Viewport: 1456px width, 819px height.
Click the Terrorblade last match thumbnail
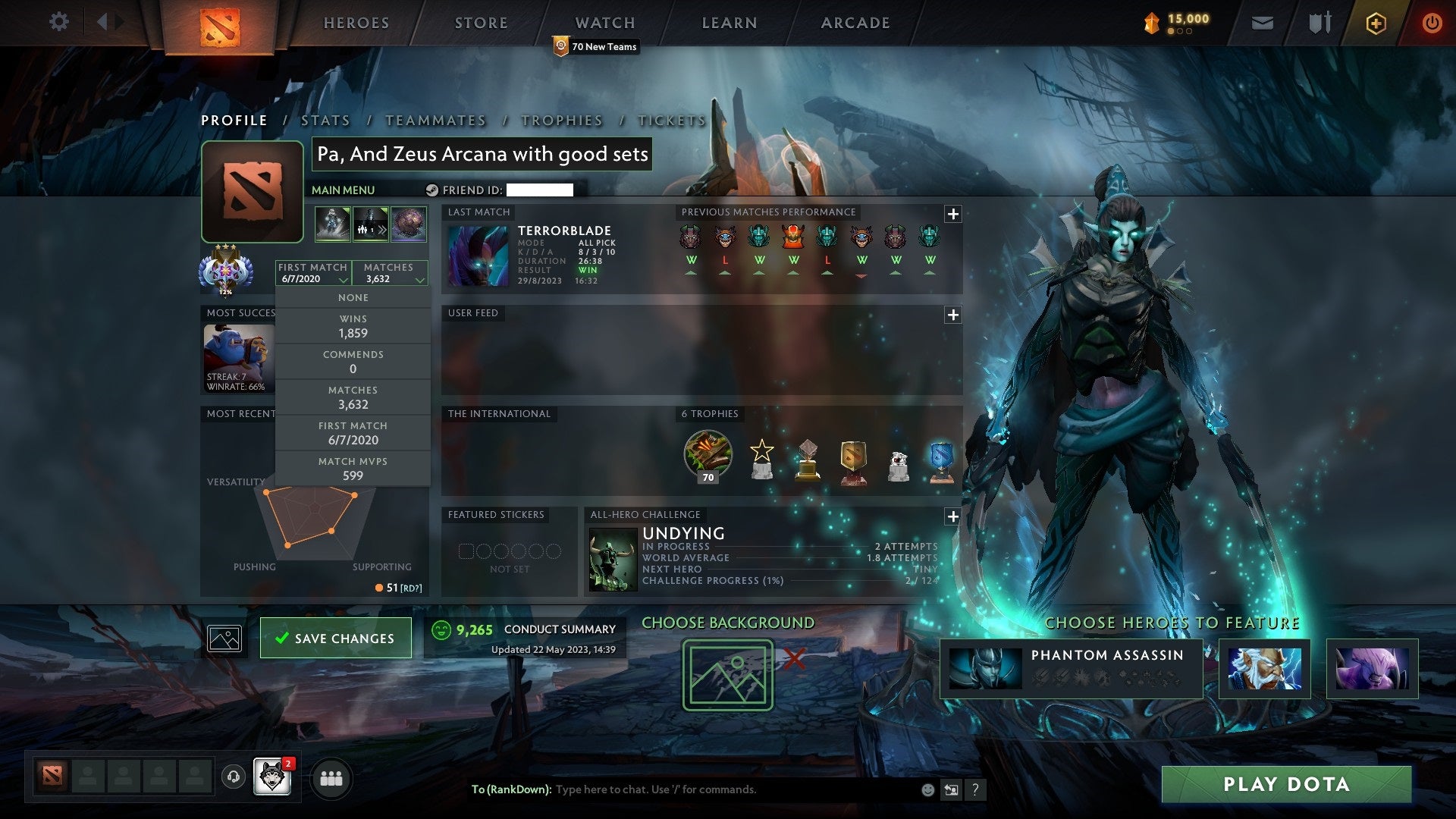479,255
